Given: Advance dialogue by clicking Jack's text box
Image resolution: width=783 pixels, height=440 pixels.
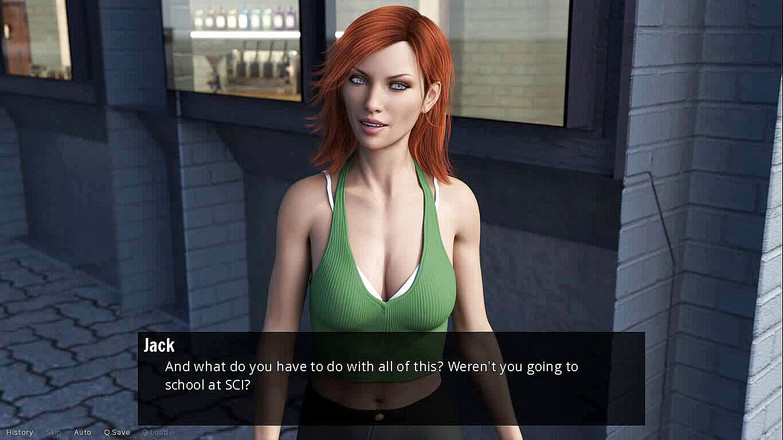Looking at the screenshot, I should click(390, 377).
